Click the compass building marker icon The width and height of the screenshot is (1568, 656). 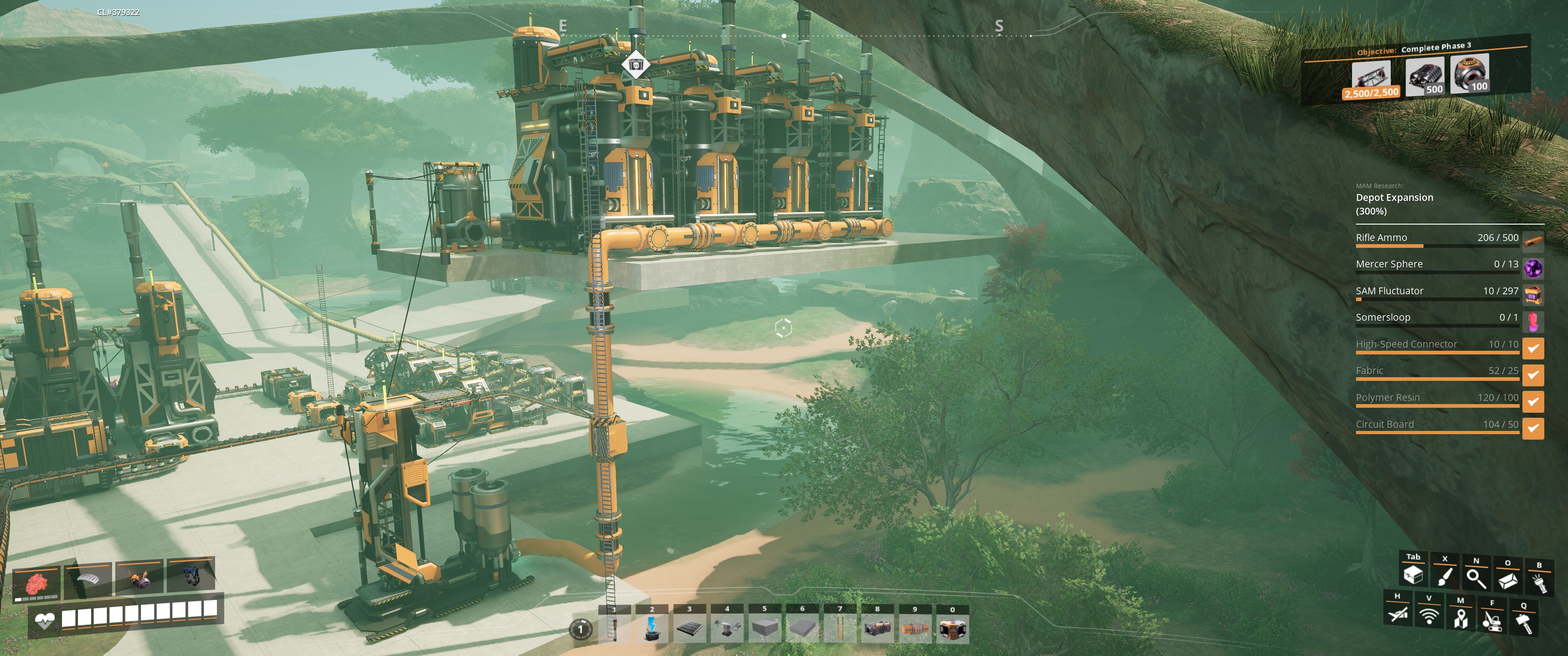coord(635,64)
